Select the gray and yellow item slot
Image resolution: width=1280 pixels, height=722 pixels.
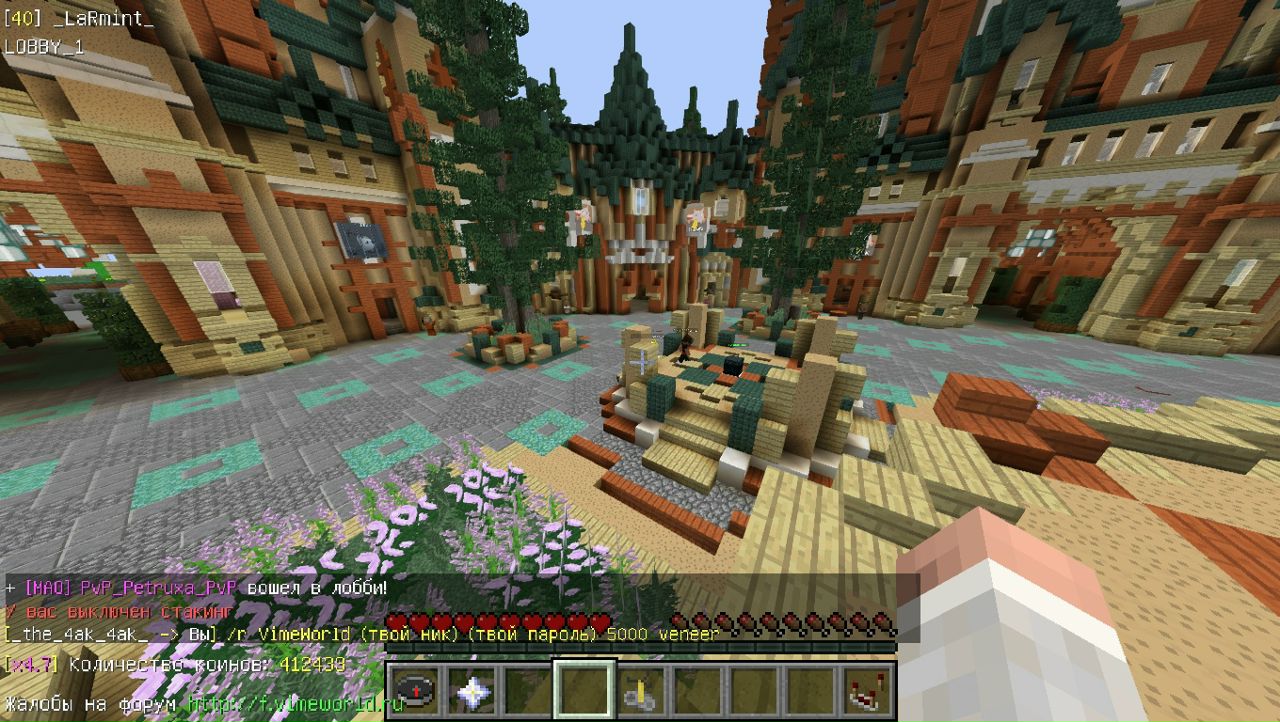point(639,689)
